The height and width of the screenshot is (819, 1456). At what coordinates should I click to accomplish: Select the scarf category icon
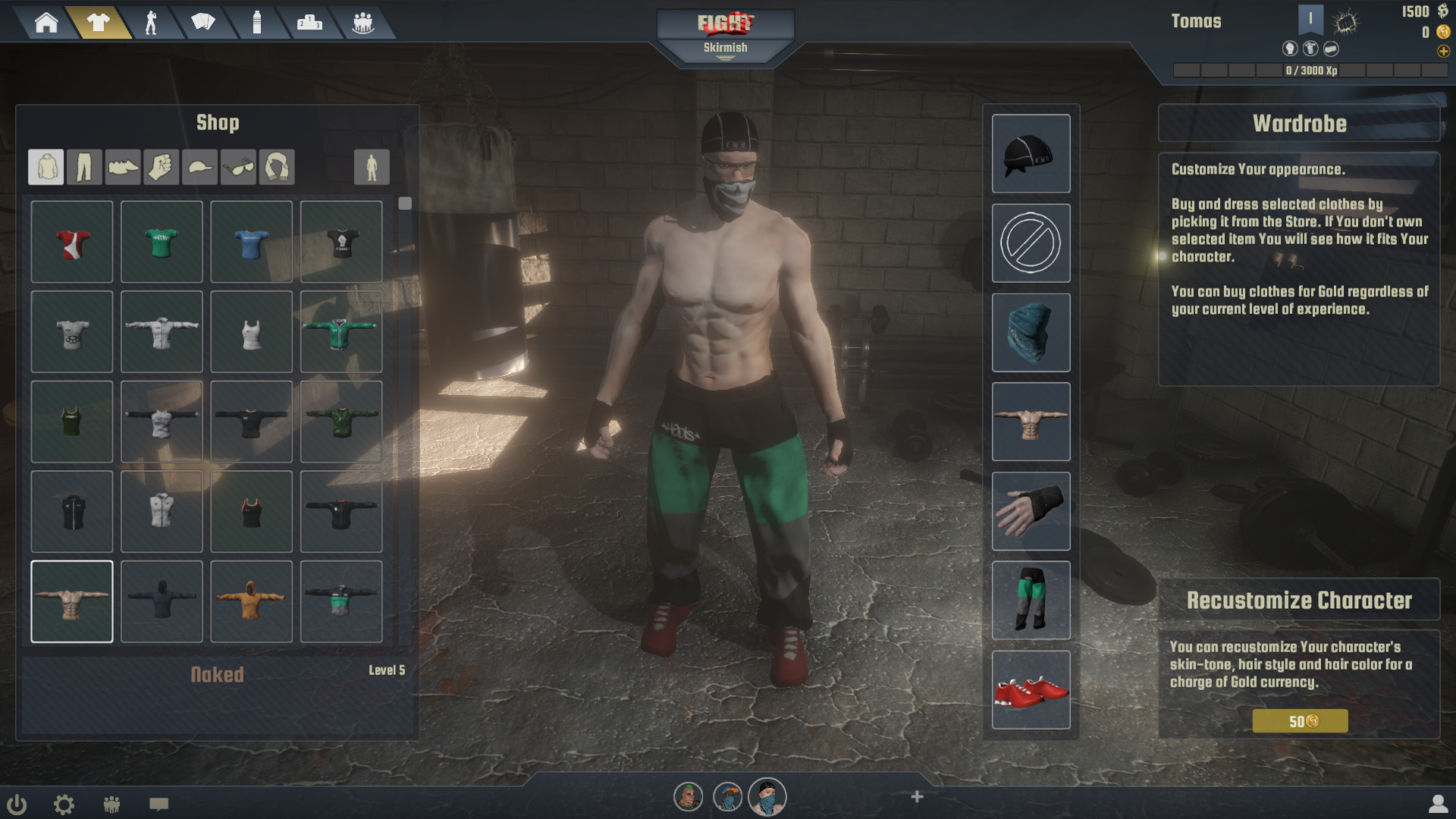click(277, 167)
